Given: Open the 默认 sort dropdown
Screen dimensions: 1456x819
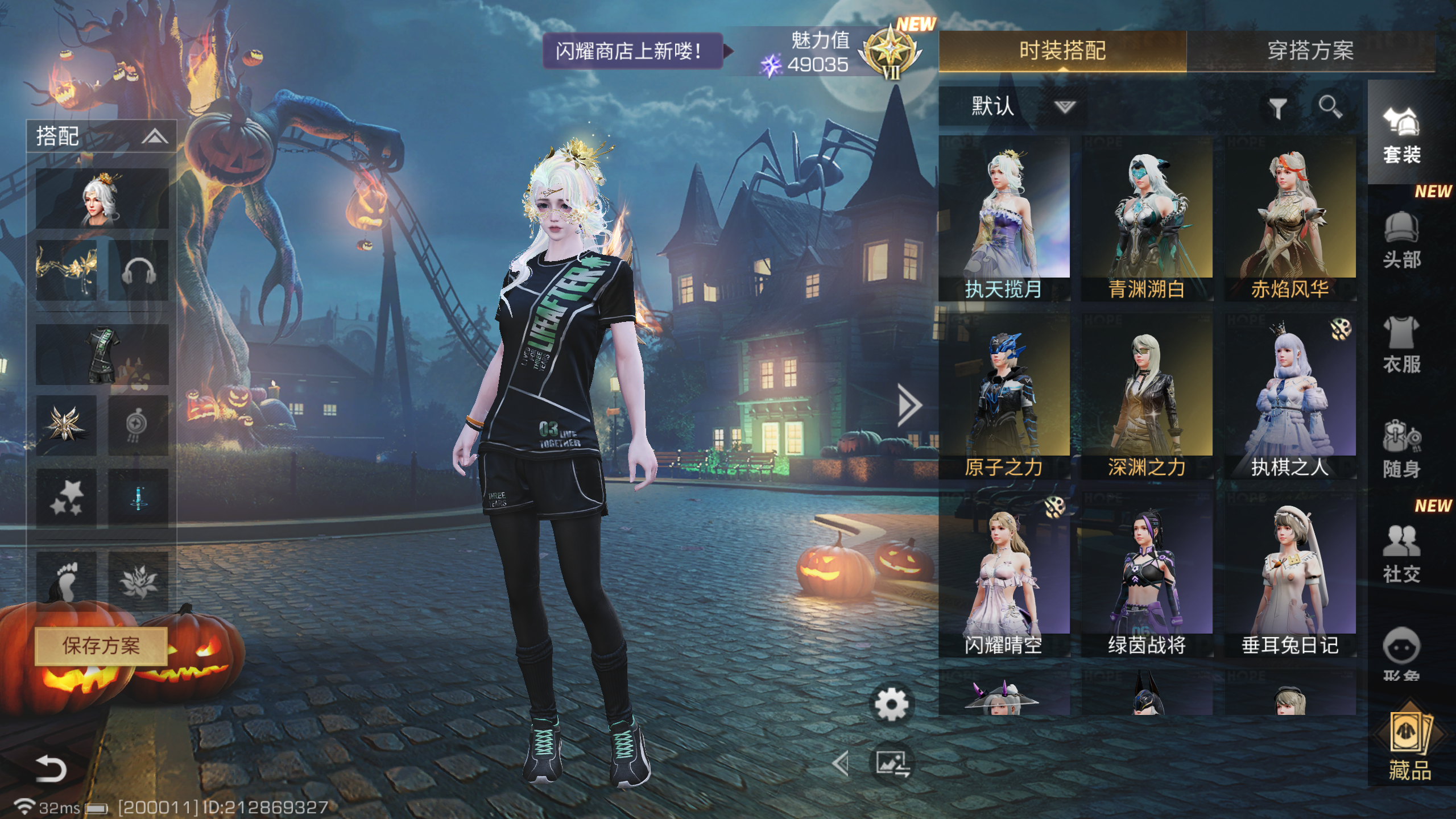Looking at the screenshot, I should click(1012, 106).
